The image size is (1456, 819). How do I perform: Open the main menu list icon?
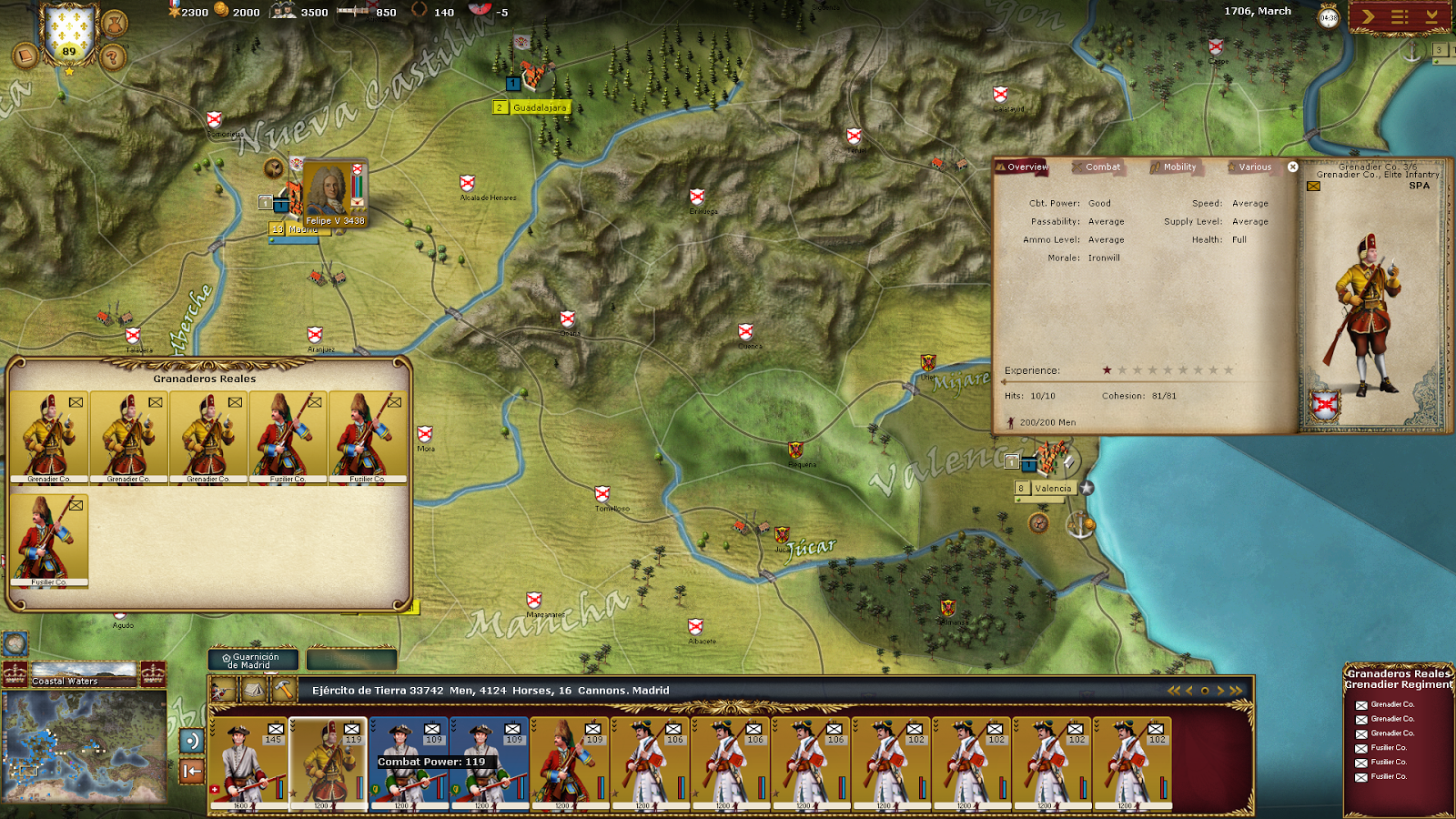1400,16
